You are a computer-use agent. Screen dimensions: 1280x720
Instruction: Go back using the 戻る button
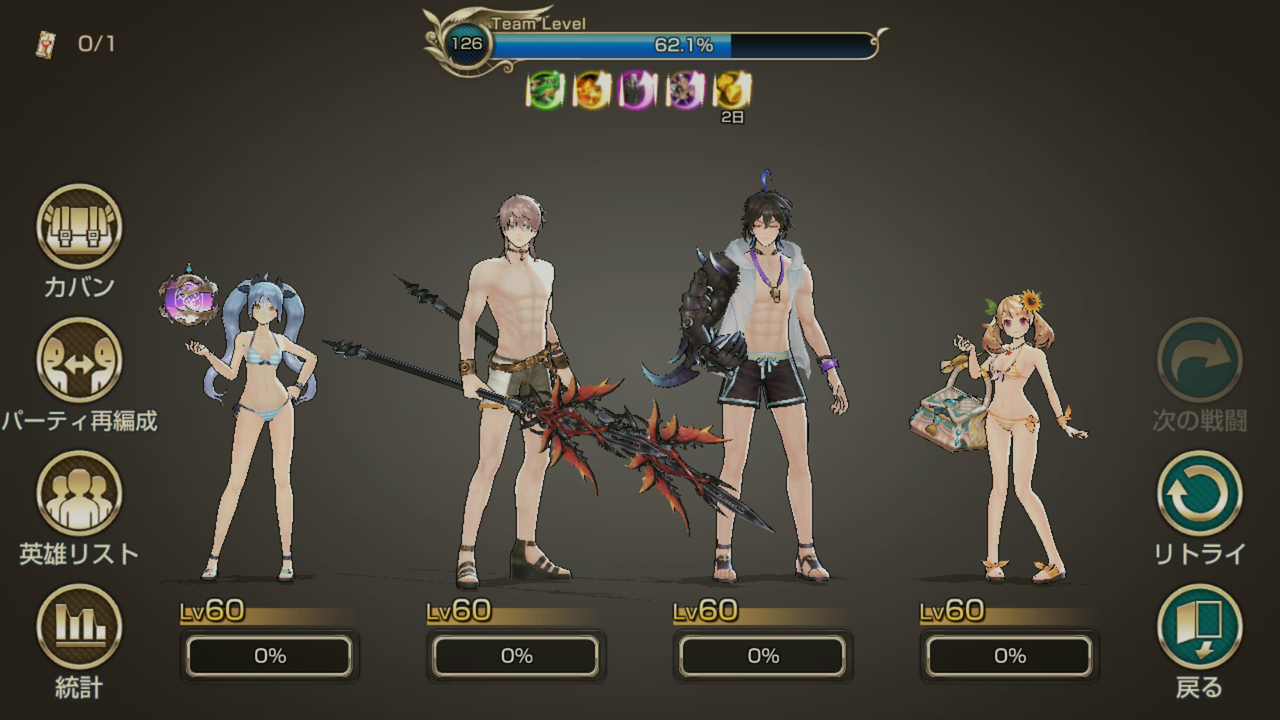coord(1199,627)
